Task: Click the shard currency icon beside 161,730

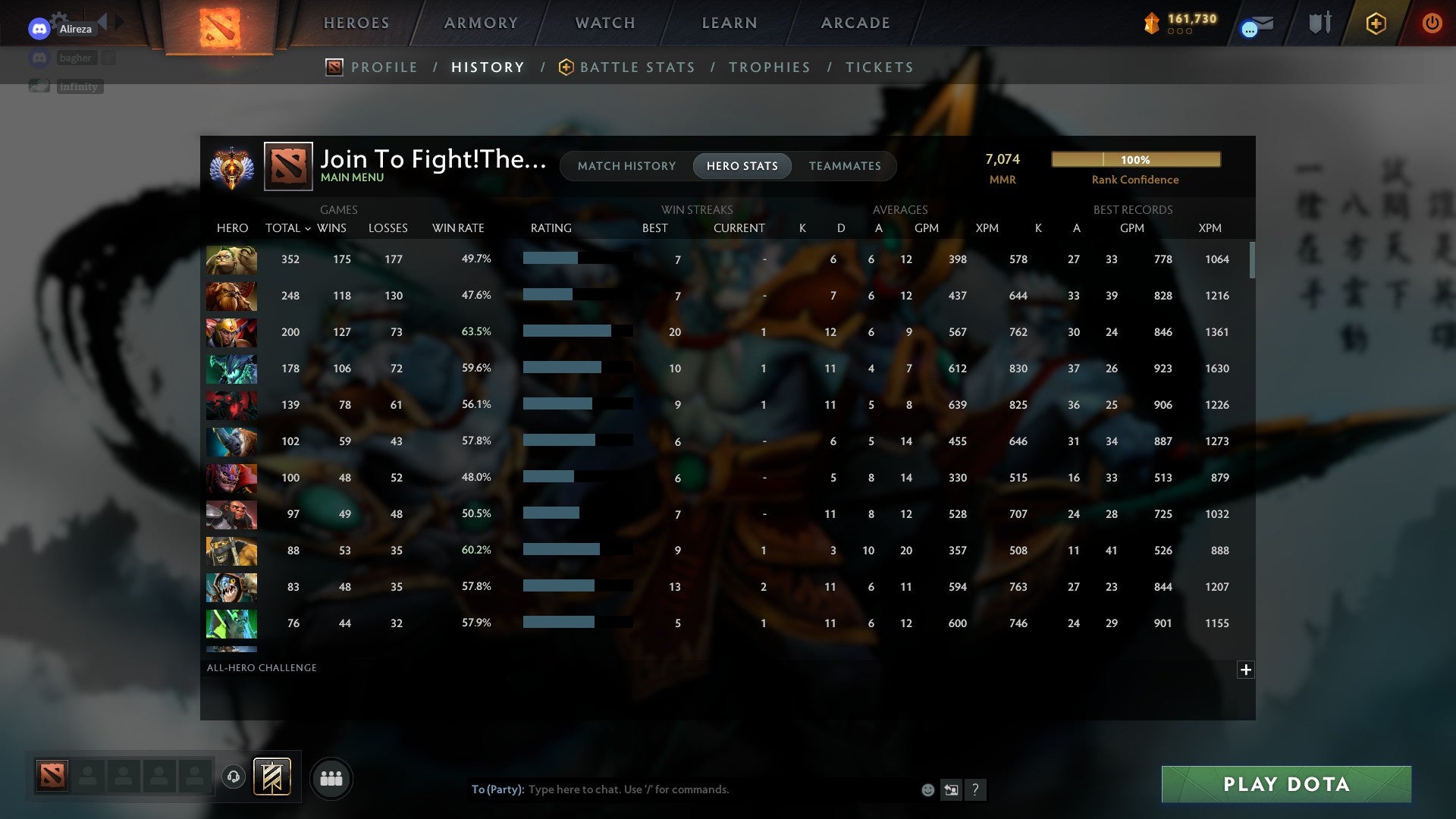Action: pyautogui.click(x=1152, y=24)
